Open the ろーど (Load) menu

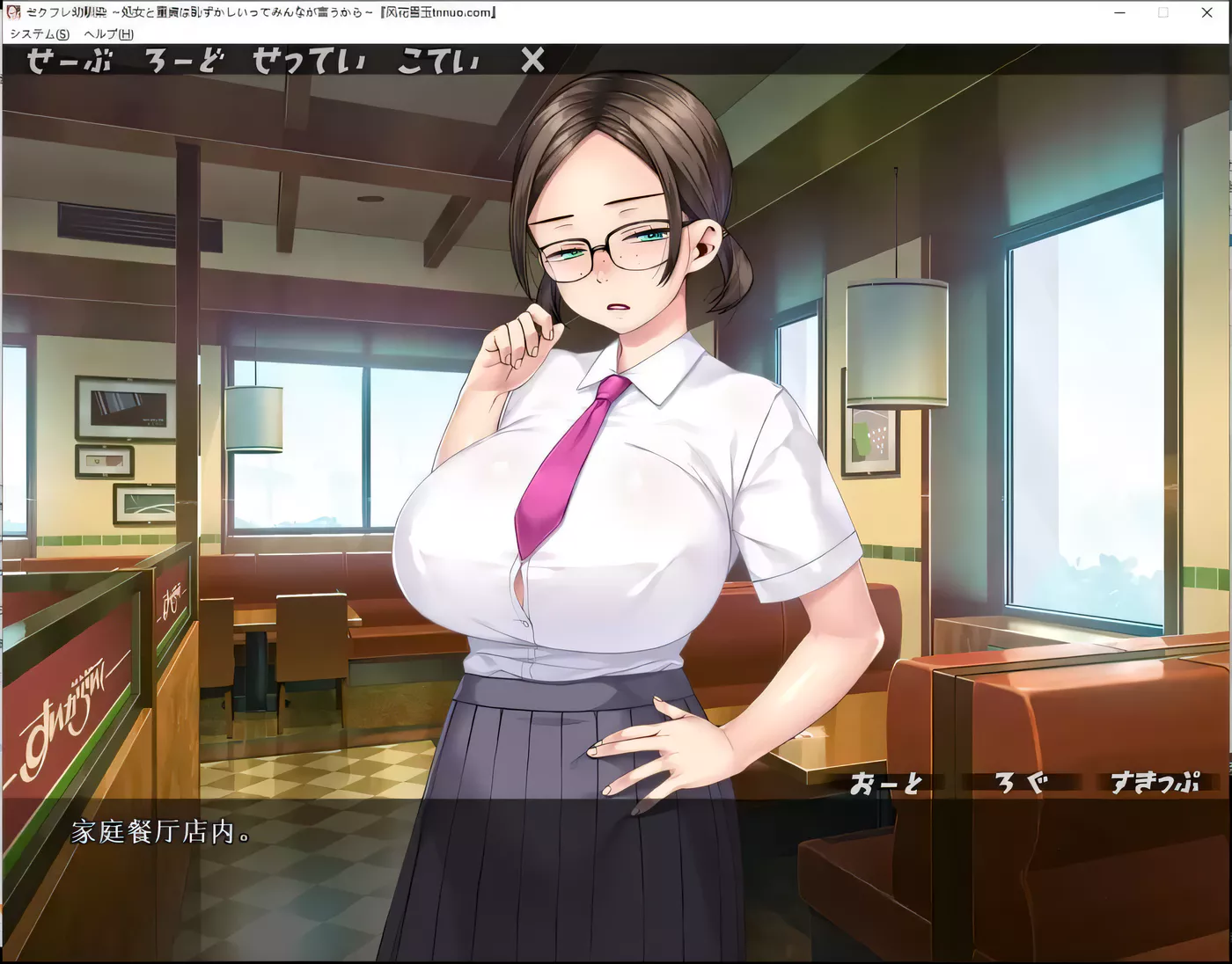tap(184, 61)
